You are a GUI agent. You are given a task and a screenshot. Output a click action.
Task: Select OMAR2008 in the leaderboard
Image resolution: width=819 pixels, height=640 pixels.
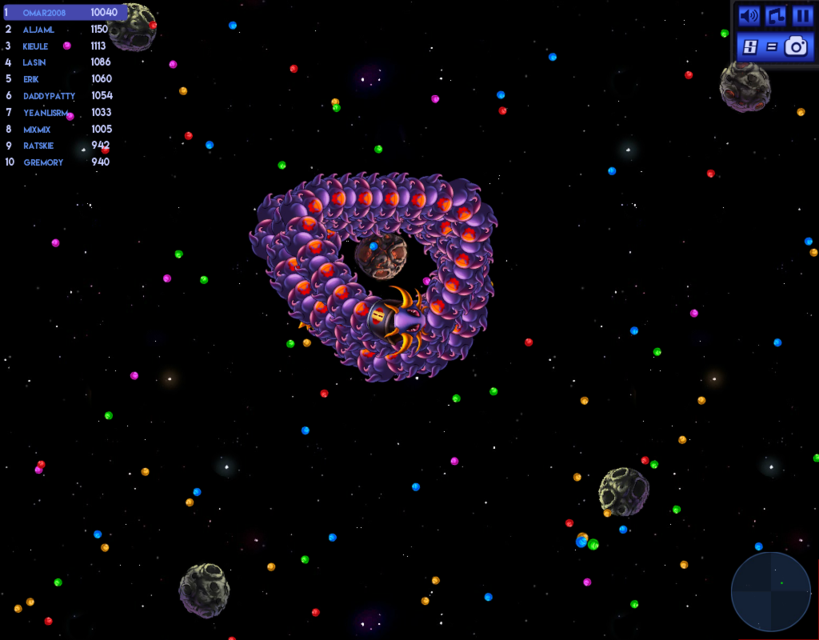coord(62,13)
